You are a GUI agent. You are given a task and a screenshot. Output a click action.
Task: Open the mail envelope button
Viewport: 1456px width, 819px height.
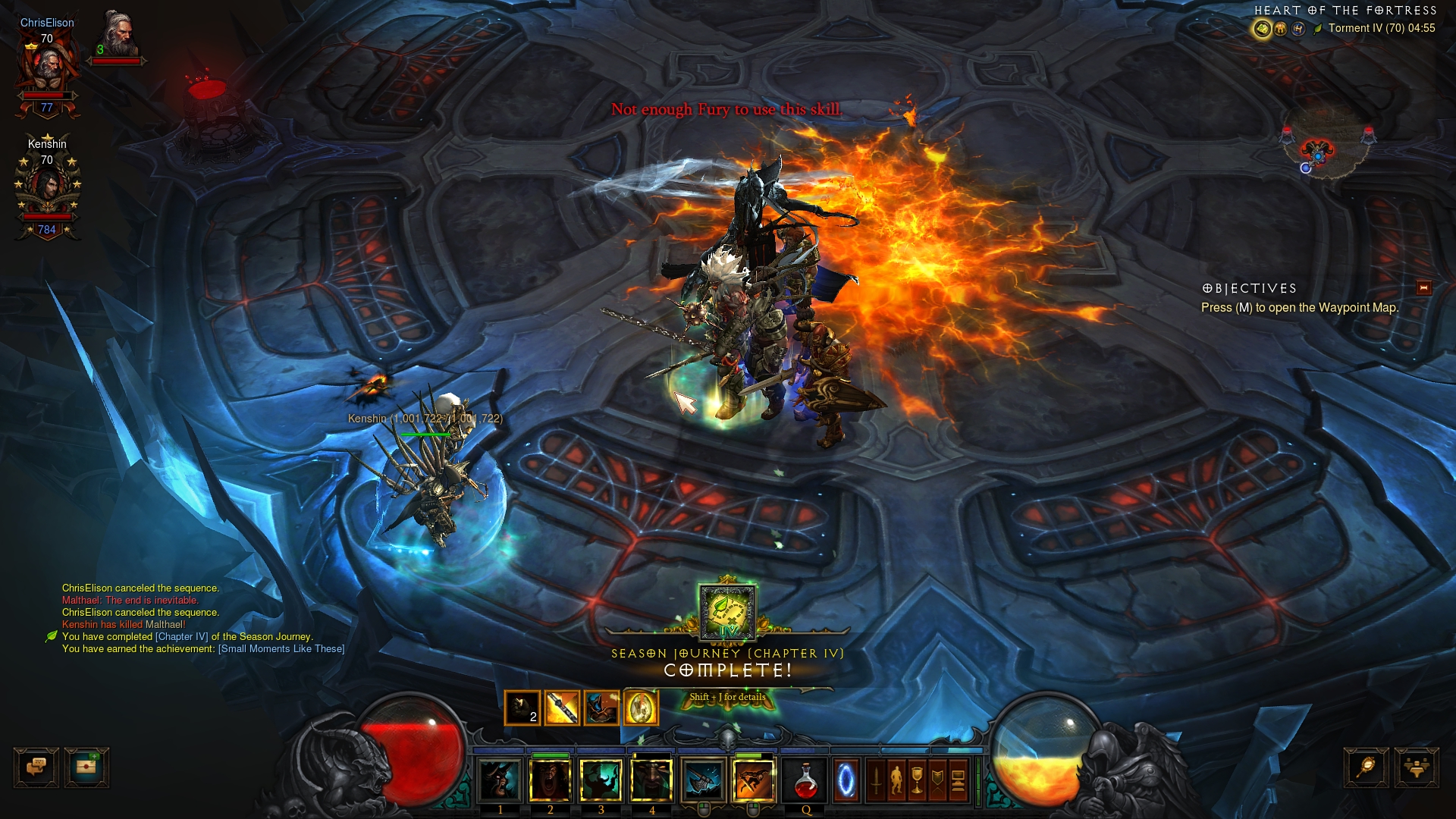[86, 767]
